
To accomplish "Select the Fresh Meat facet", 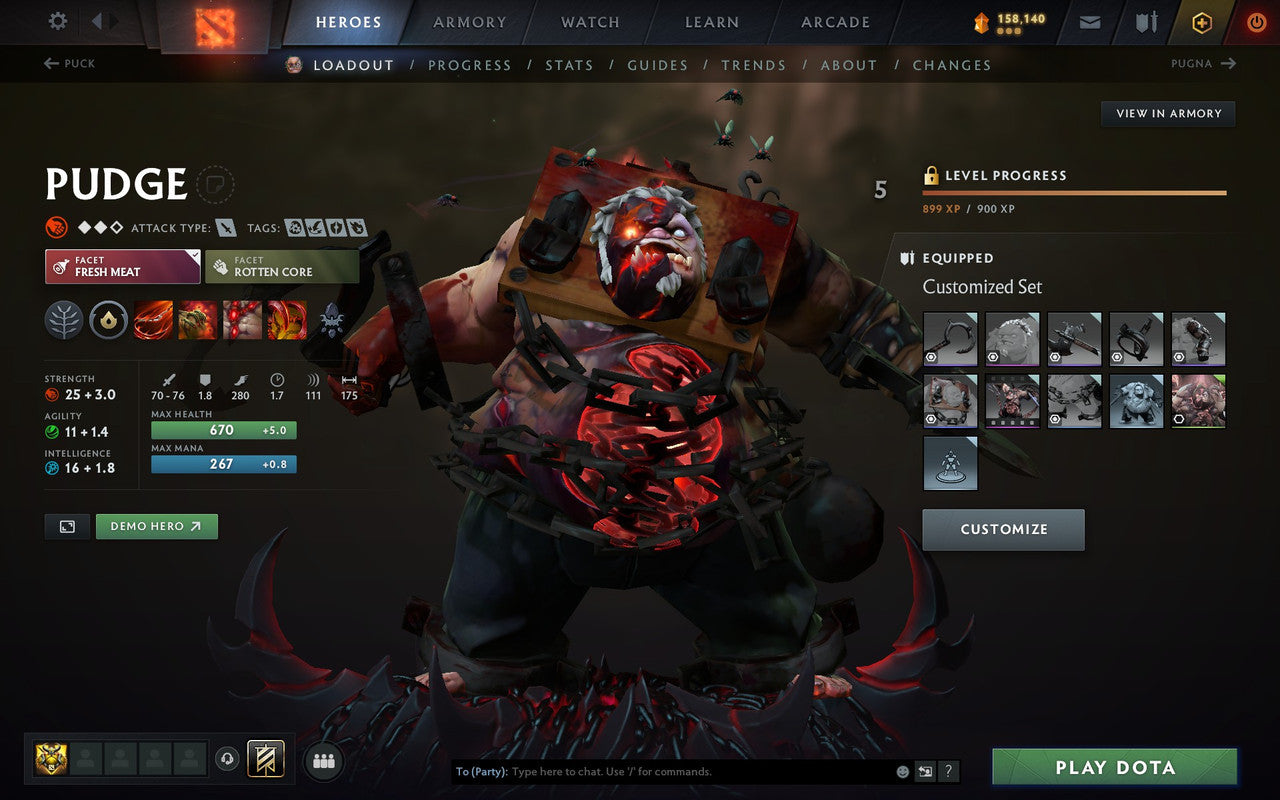I will tap(122, 265).
